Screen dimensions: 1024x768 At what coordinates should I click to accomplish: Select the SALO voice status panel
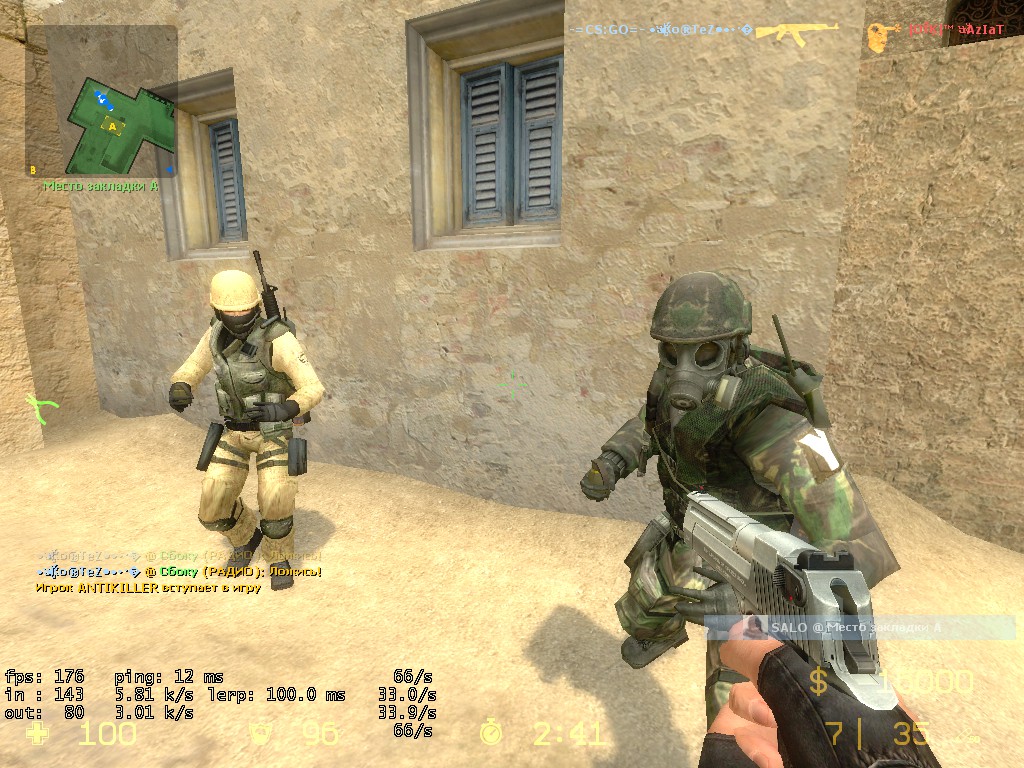(x=860, y=628)
